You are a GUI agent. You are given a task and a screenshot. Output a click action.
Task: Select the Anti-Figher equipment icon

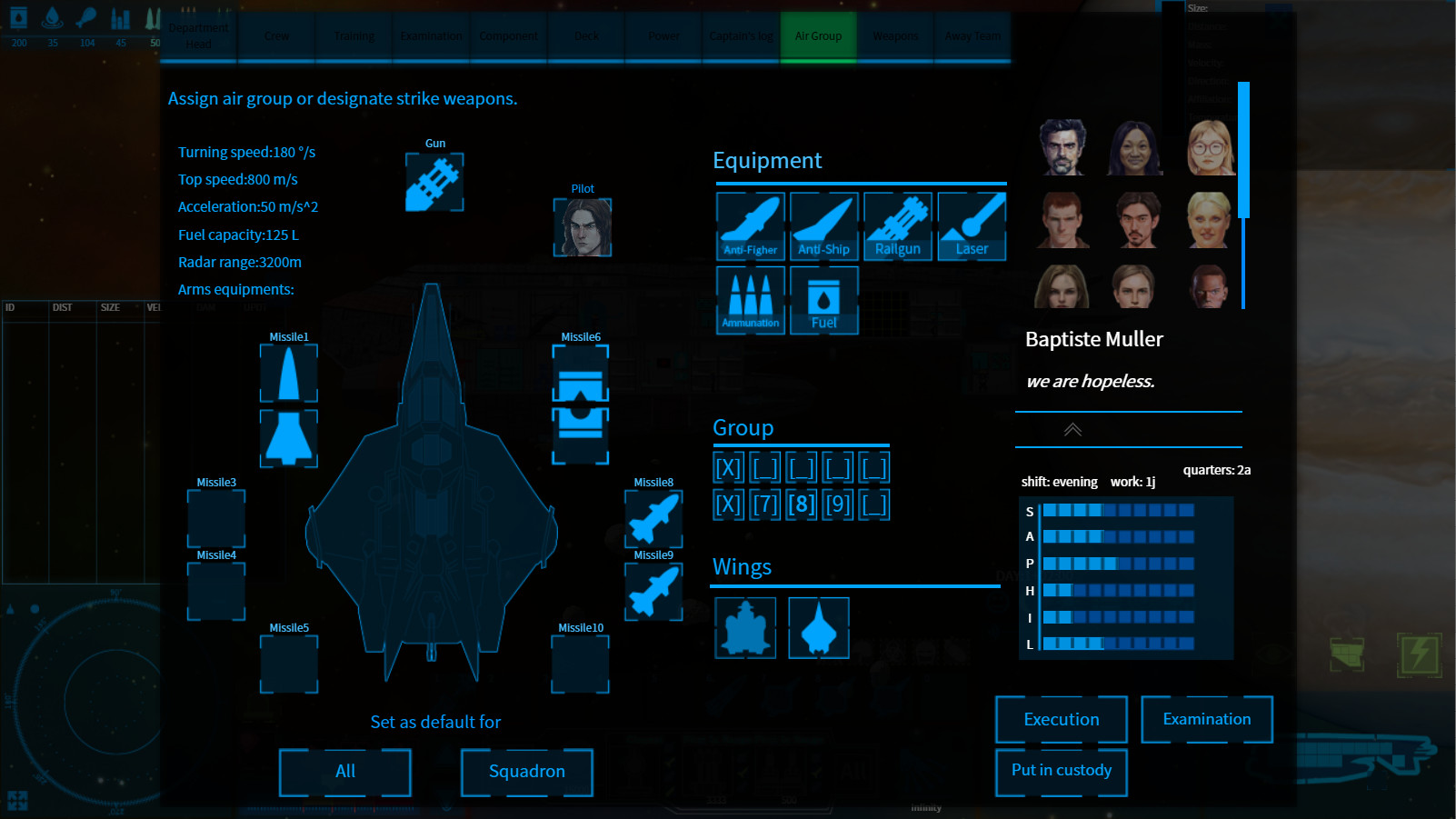point(750,225)
